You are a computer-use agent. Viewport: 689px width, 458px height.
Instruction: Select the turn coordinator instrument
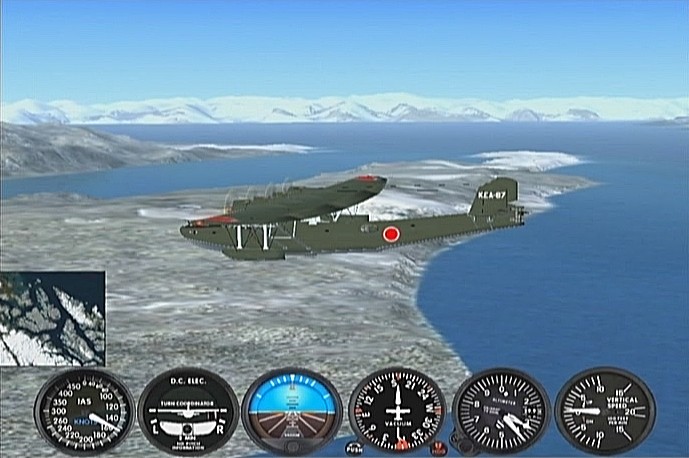[x=188, y=412]
